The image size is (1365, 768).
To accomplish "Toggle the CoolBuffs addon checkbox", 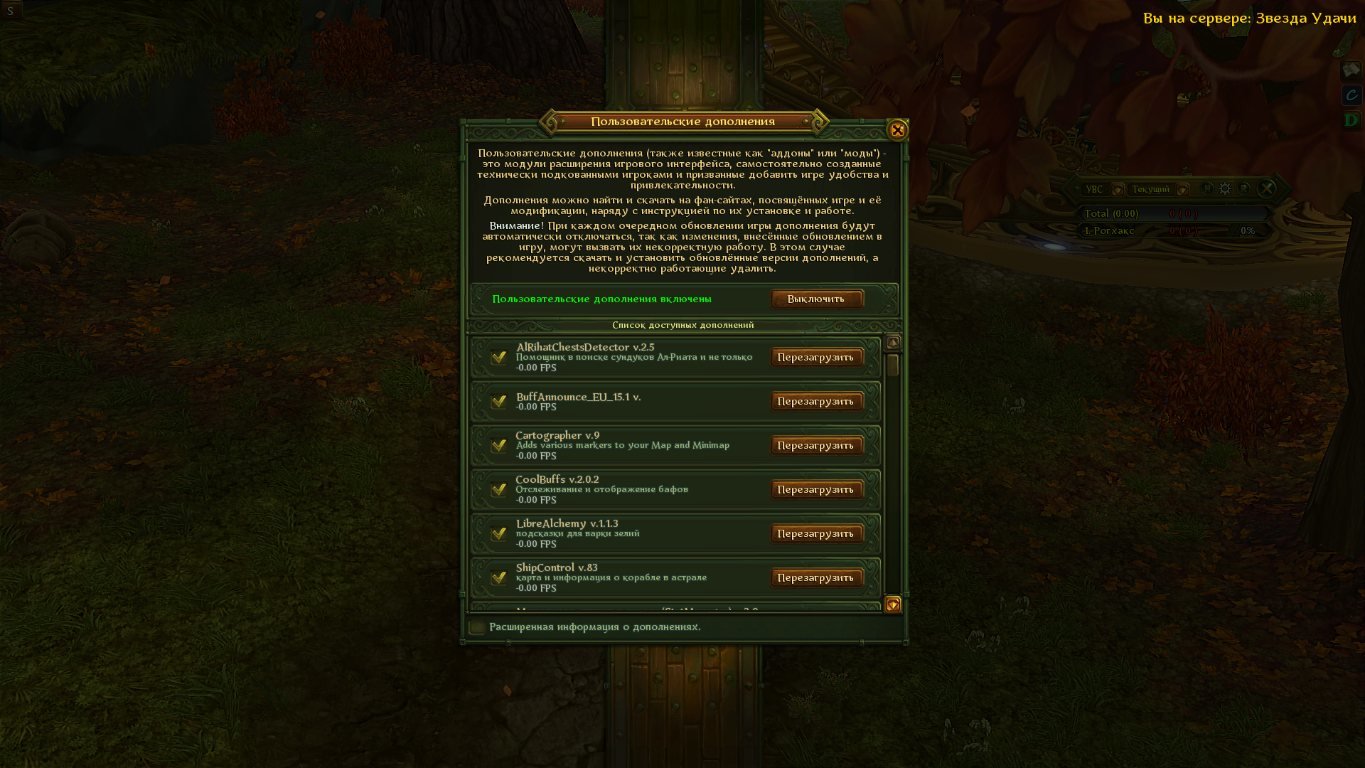I will tap(498, 489).
